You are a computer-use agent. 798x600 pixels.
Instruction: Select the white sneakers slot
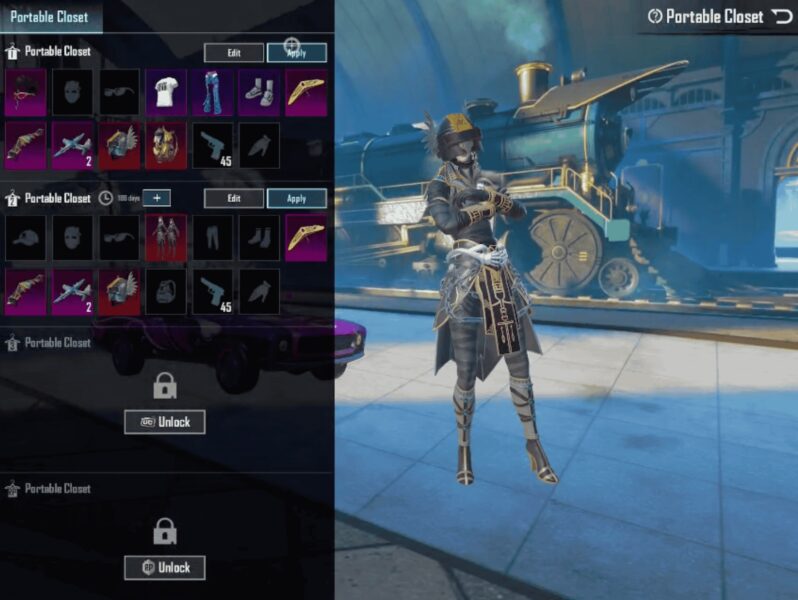point(260,93)
